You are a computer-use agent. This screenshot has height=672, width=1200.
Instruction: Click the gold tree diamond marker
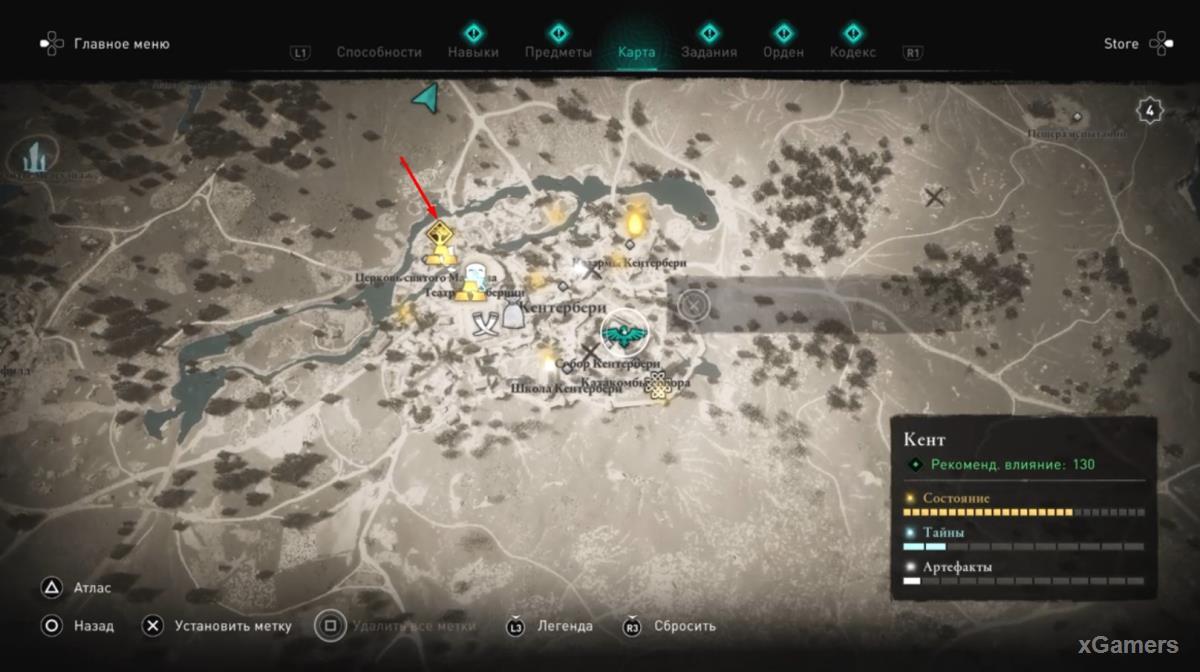(x=439, y=235)
